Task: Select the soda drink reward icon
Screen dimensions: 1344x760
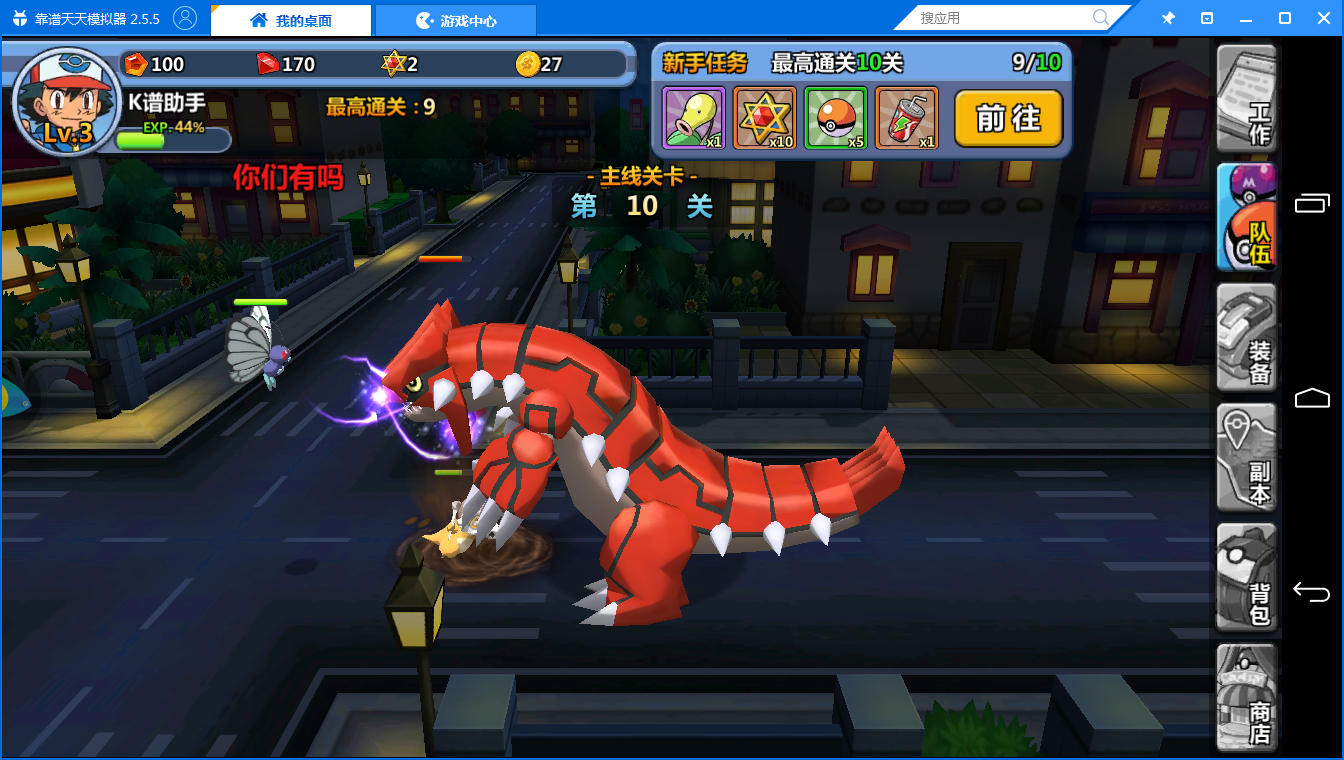Action: click(906, 118)
